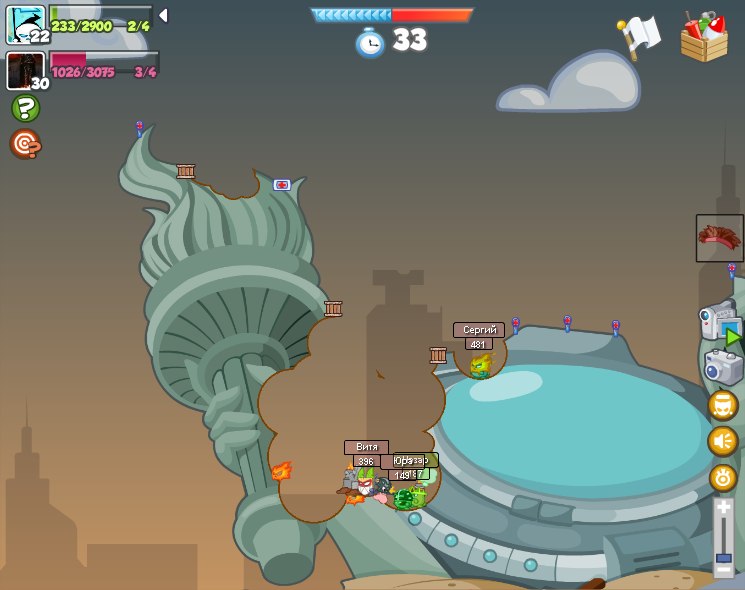Zoom out with the minus button
This screenshot has height=590, width=745.
(x=723, y=570)
